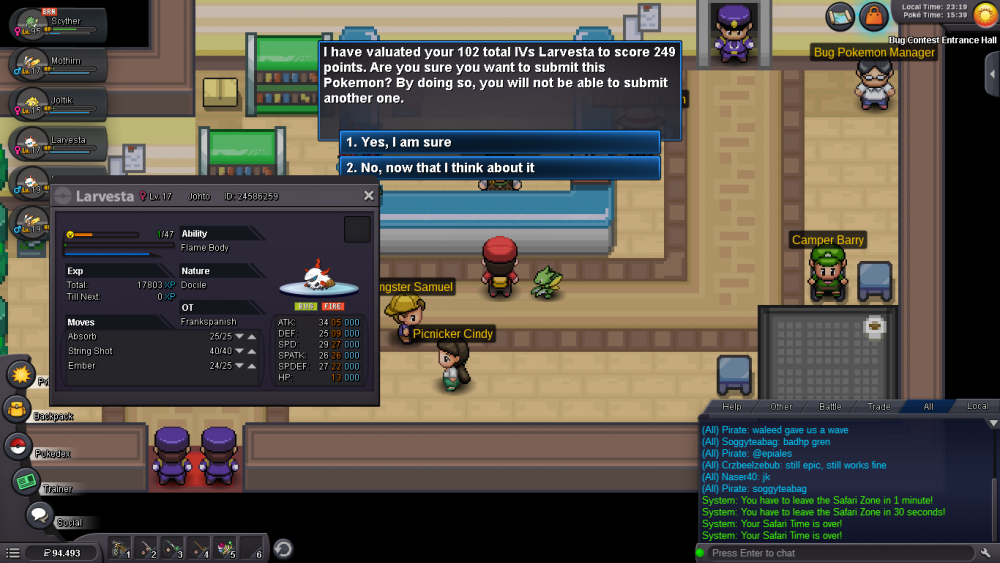This screenshot has width=1000, height=563.
Task: Open the map scroll icon
Action: 840,16
